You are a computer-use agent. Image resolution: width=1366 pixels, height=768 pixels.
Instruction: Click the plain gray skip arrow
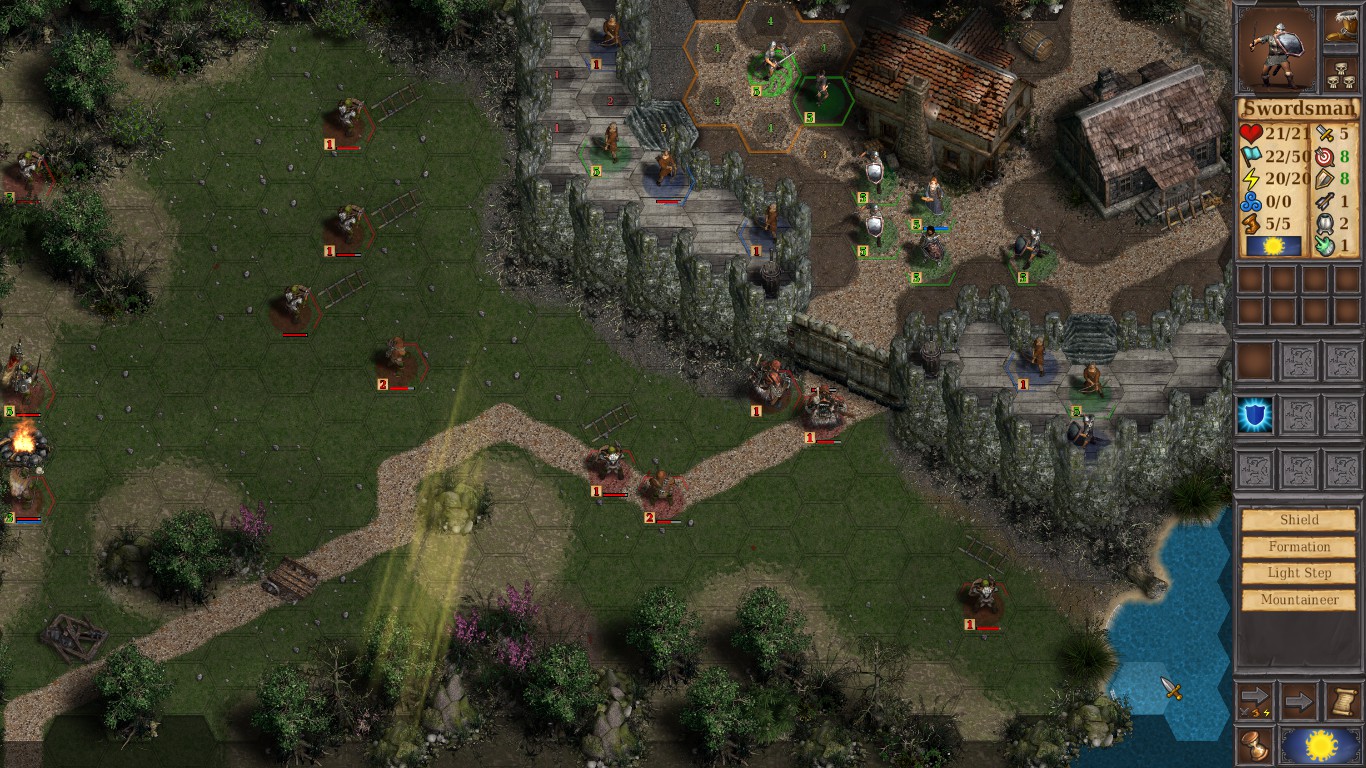pos(1299,701)
